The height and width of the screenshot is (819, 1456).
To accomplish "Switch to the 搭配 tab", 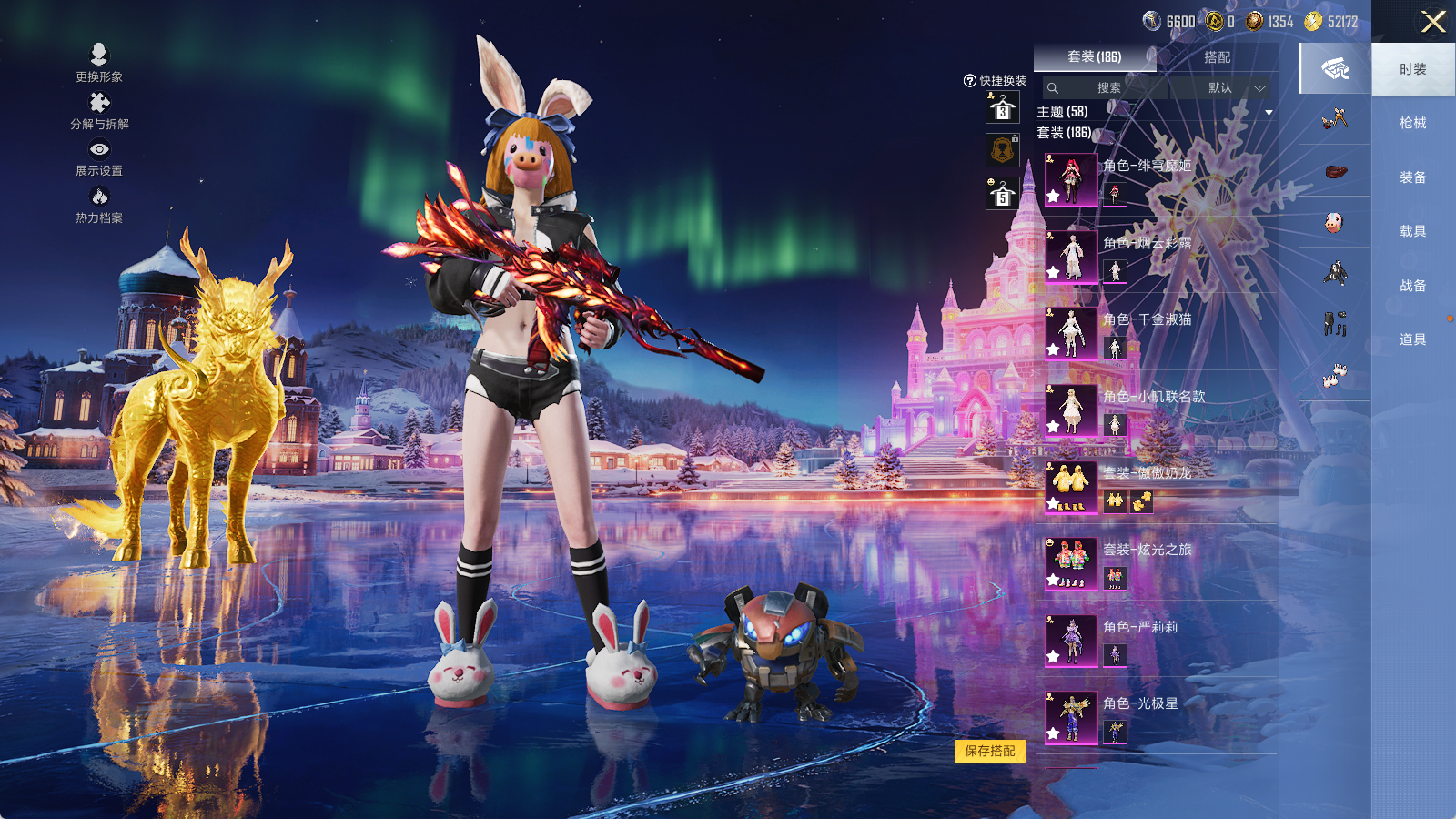I will [x=1217, y=57].
